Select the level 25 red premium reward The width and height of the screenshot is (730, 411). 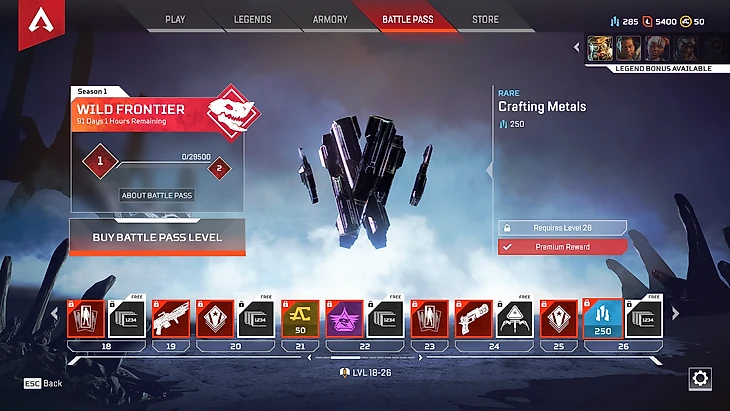click(558, 318)
